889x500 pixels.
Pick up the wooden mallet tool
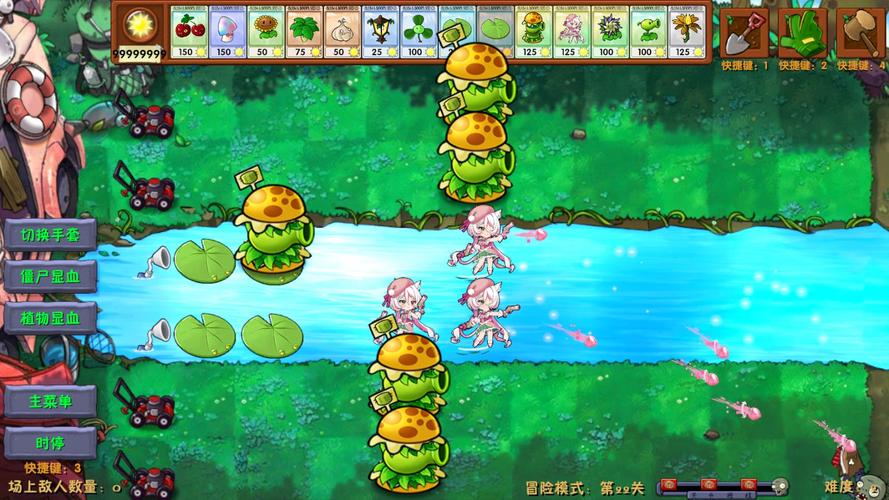coord(860,32)
